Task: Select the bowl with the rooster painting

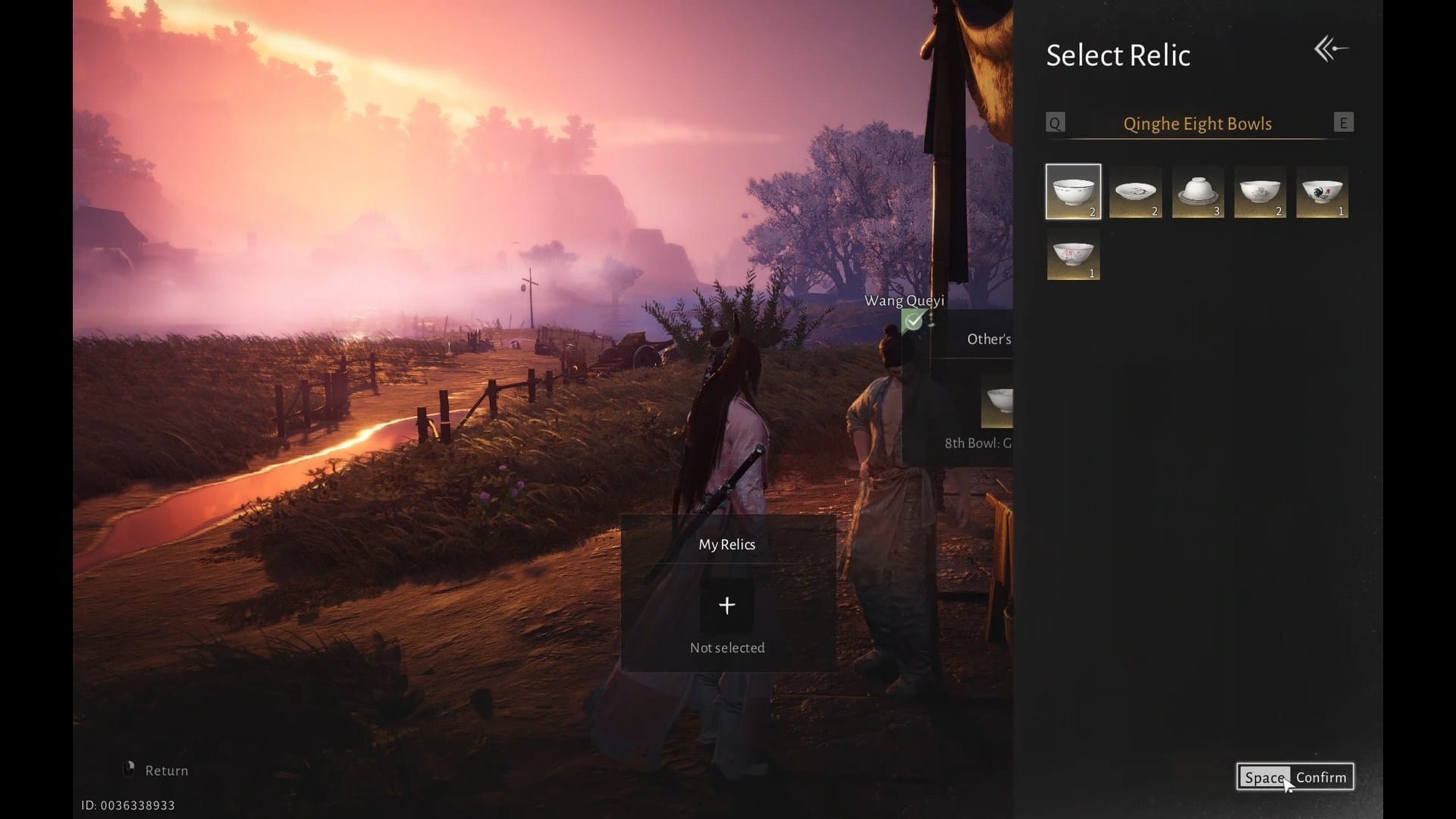Action: [1322, 191]
